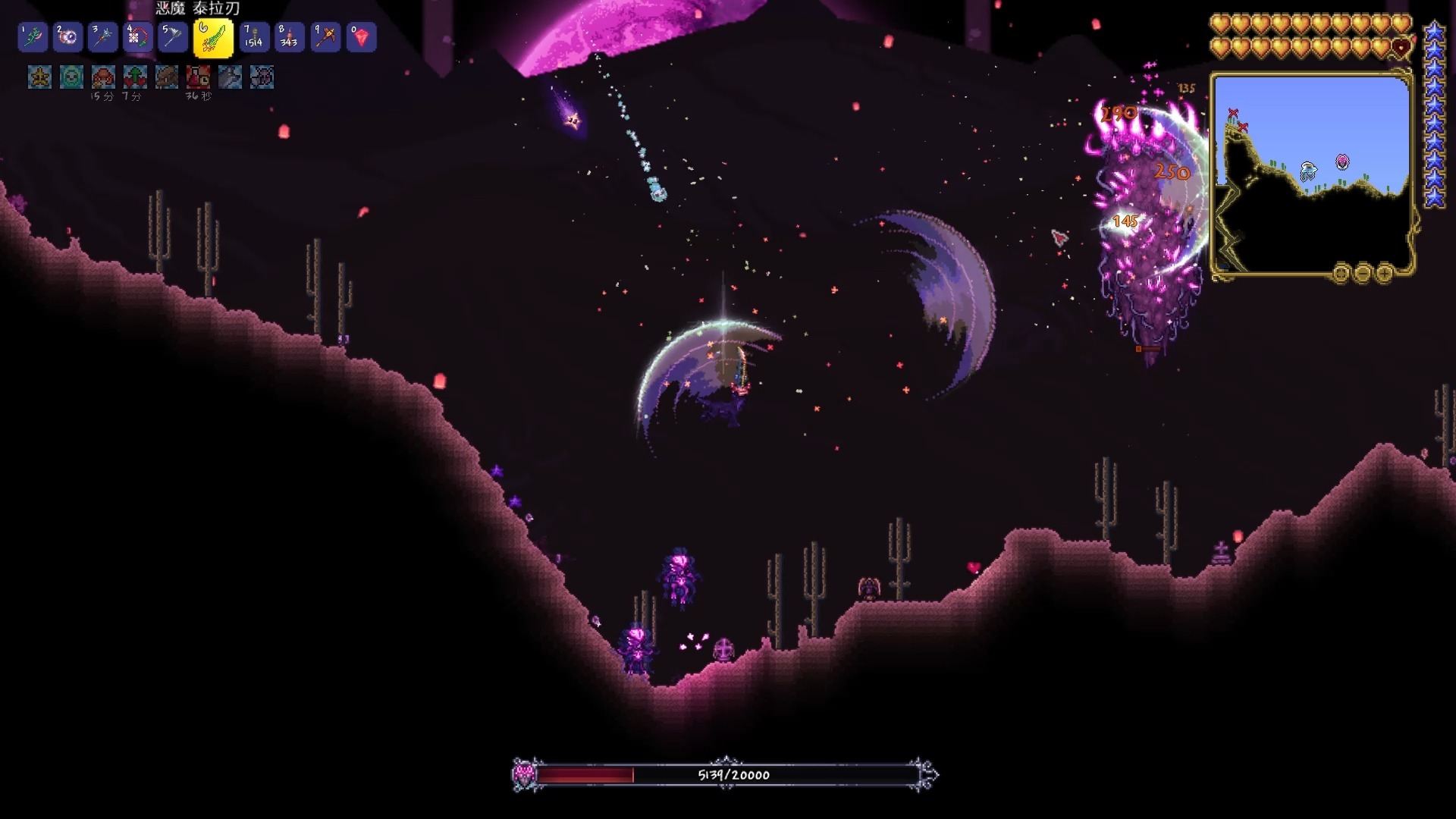Choose the slot 7 item stacked 1514
The height and width of the screenshot is (819, 1456).
click(x=254, y=37)
